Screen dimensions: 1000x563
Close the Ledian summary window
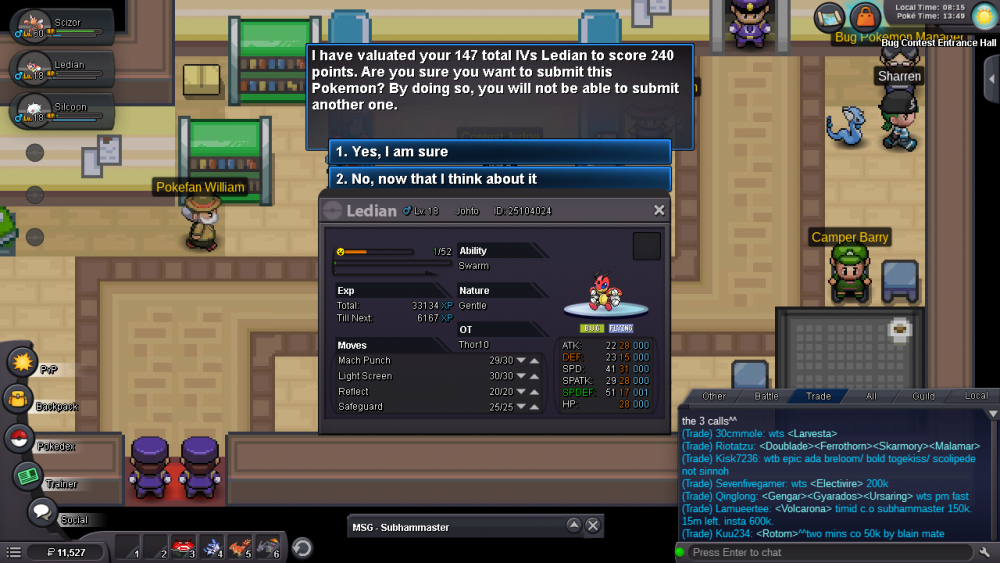(x=659, y=210)
